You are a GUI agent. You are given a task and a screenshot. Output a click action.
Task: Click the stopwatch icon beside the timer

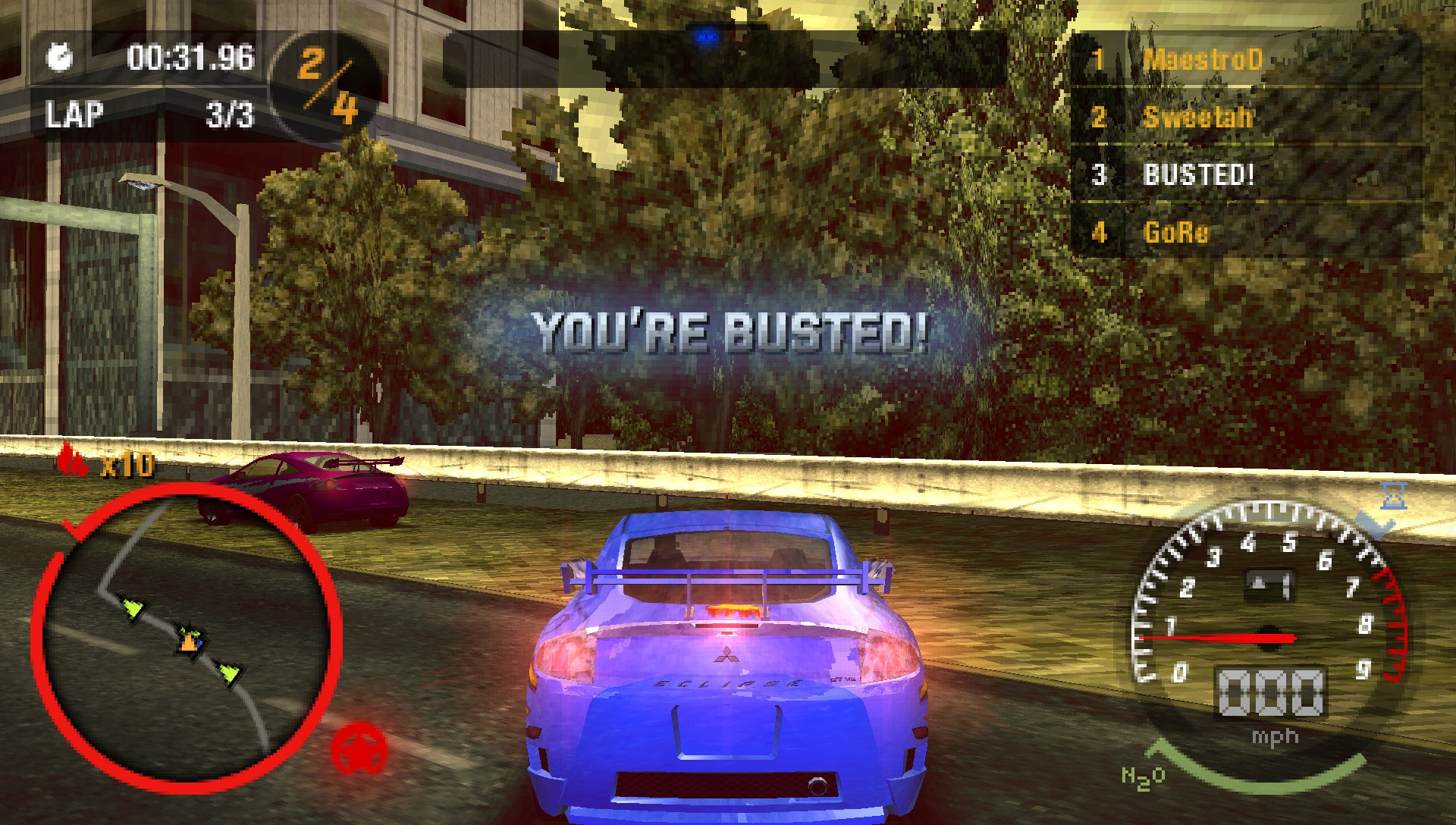[x=60, y=58]
